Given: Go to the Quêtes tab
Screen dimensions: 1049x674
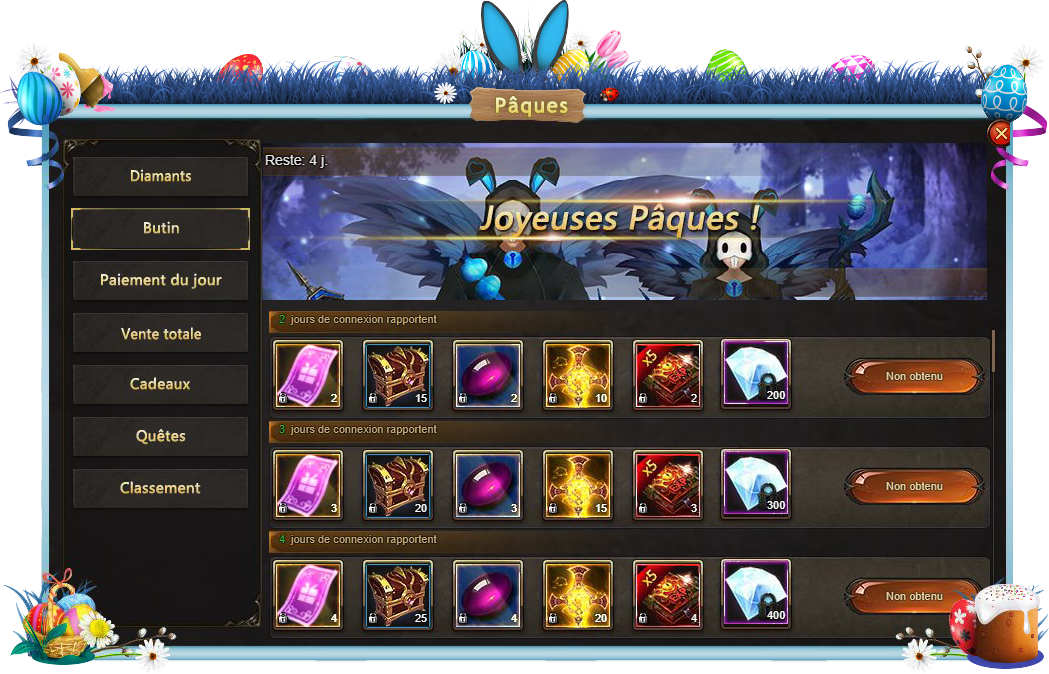Looking at the screenshot, I should pyautogui.click(x=160, y=436).
